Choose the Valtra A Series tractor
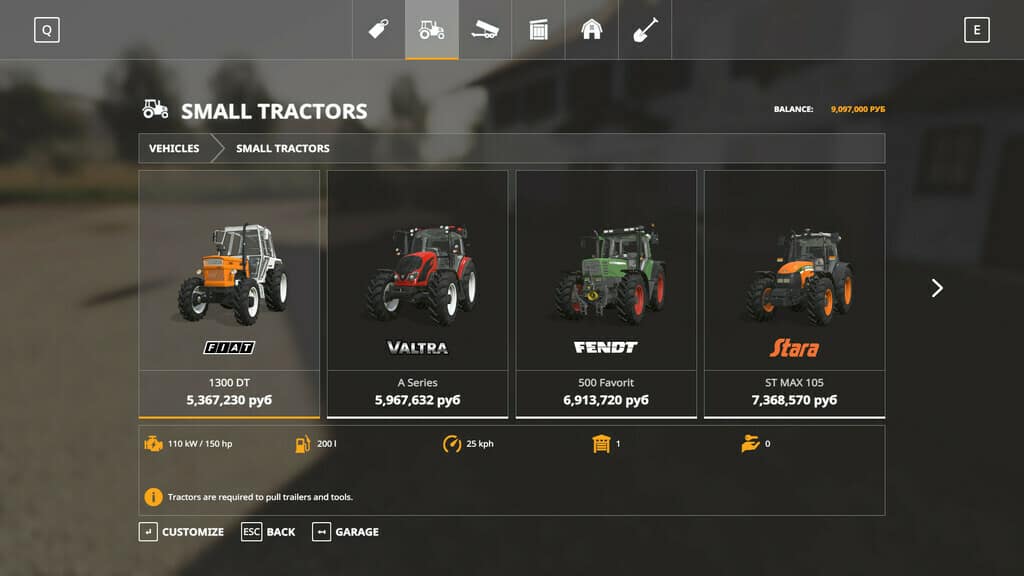Image resolution: width=1024 pixels, height=576 pixels. [417, 292]
